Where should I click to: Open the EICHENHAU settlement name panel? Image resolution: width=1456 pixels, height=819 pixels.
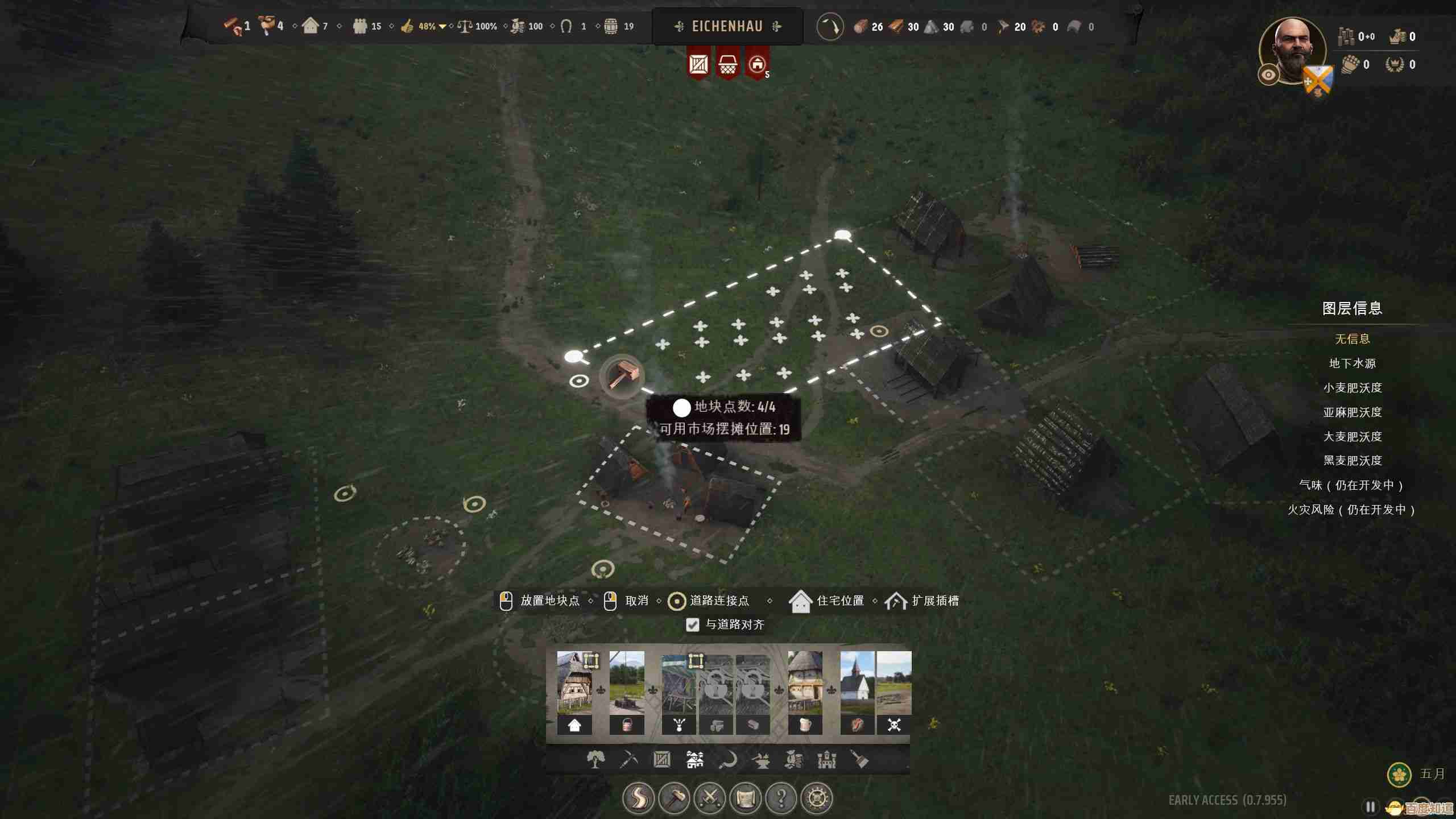727,26
